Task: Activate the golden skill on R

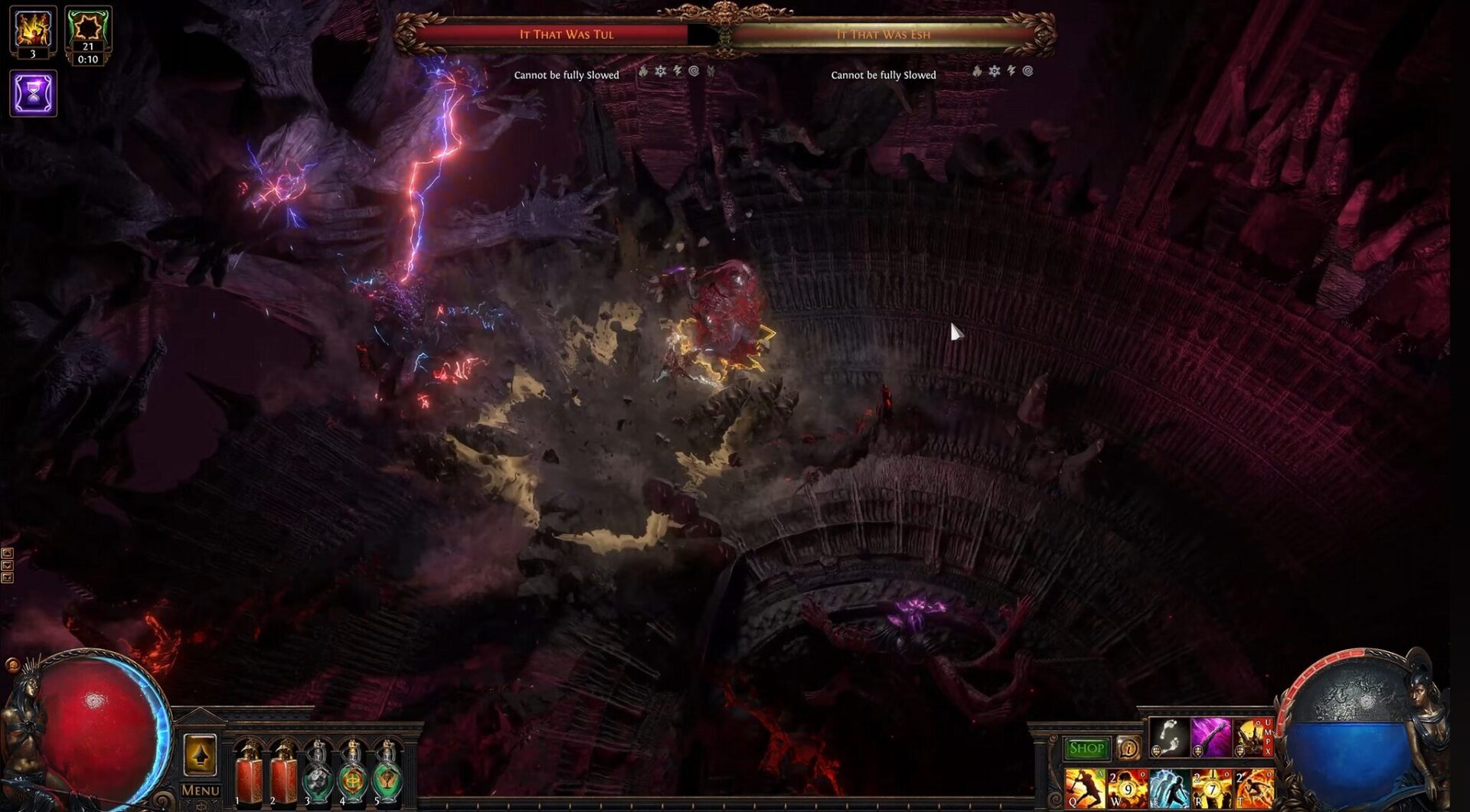Action: [1211, 789]
